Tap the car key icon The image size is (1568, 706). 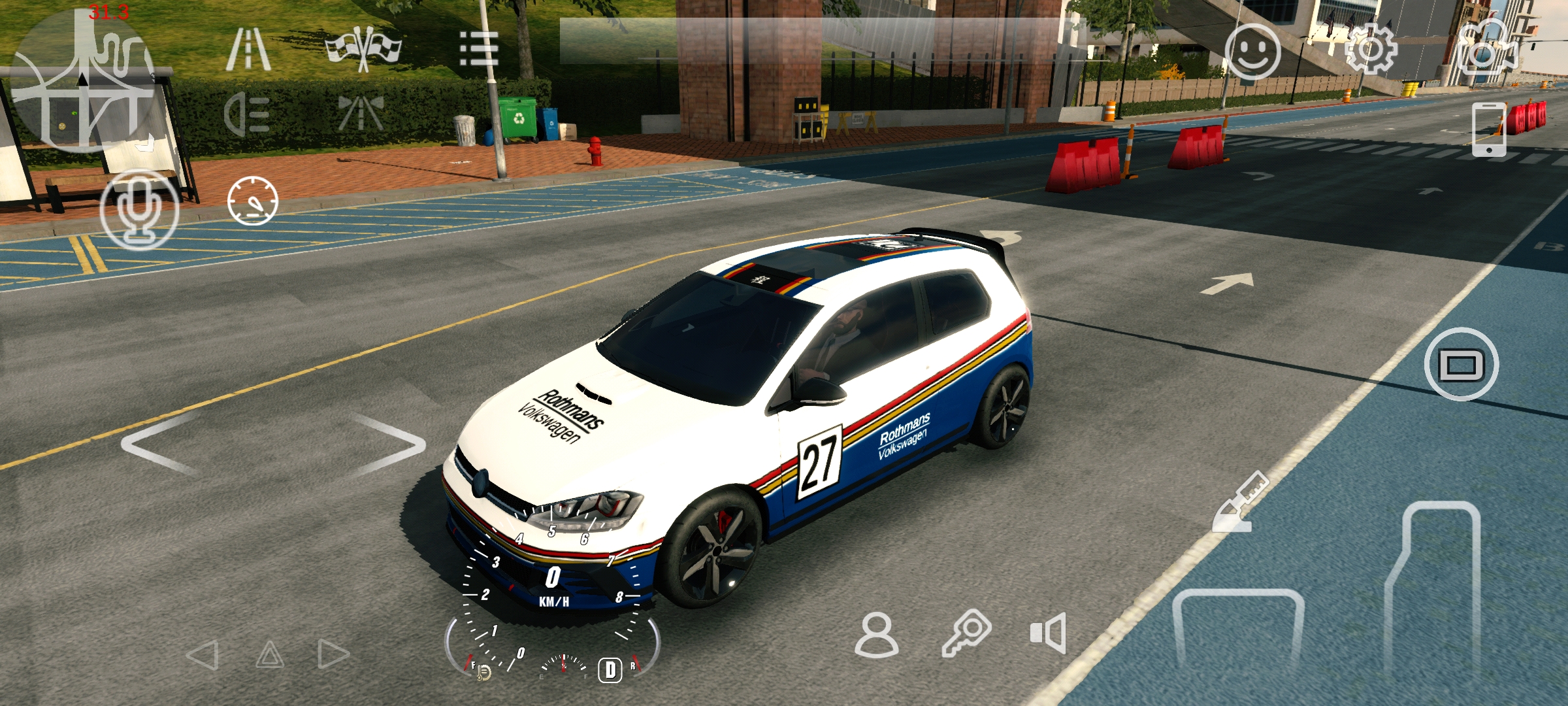967,633
